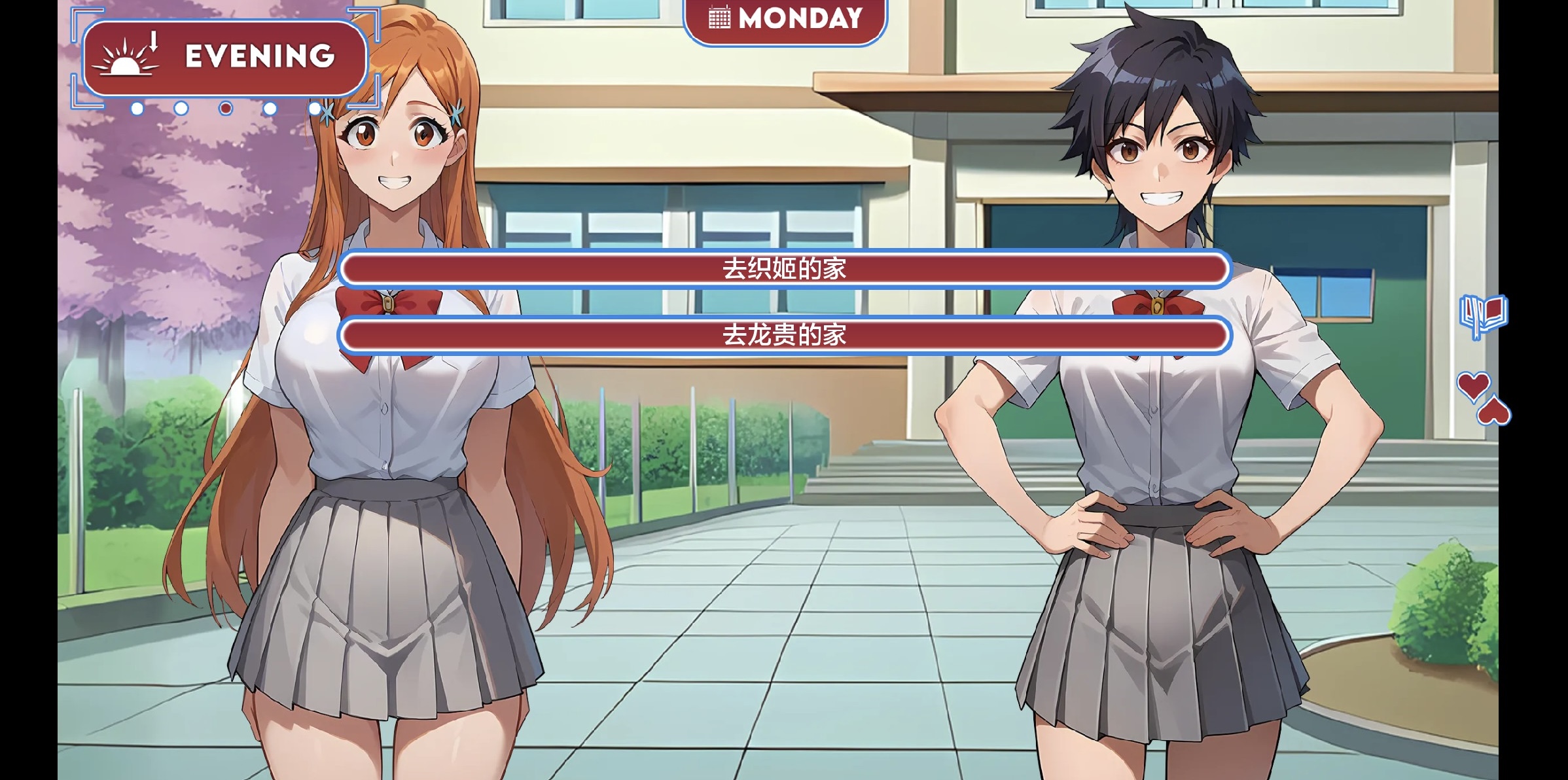Open the hearts relationship icon
The width and height of the screenshot is (1568, 780).
(1484, 398)
